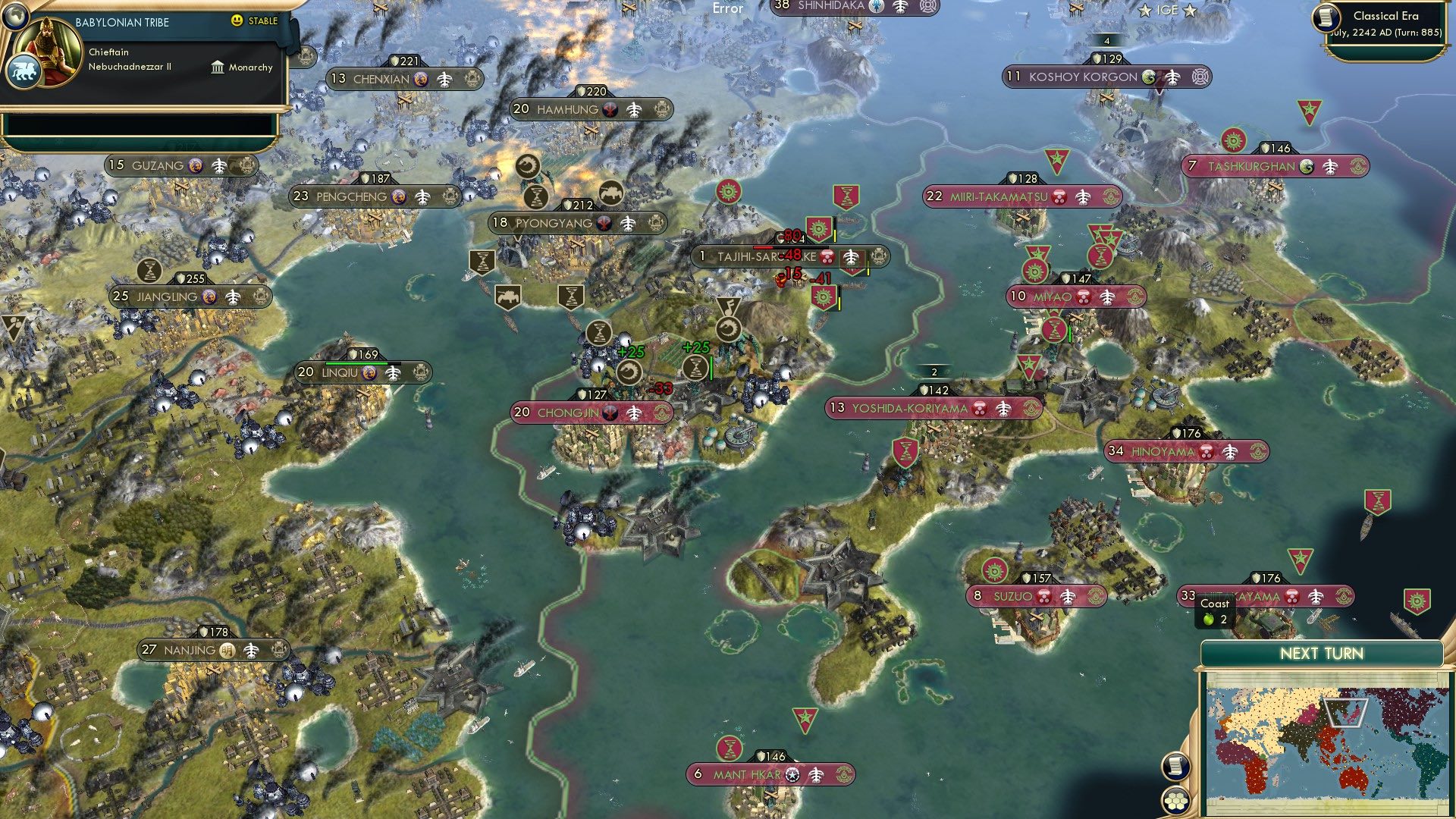Click the hourglass unit icon beside Jiangling
Image resolution: width=1456 pixels, height=819 pixels.
point(149,271)
